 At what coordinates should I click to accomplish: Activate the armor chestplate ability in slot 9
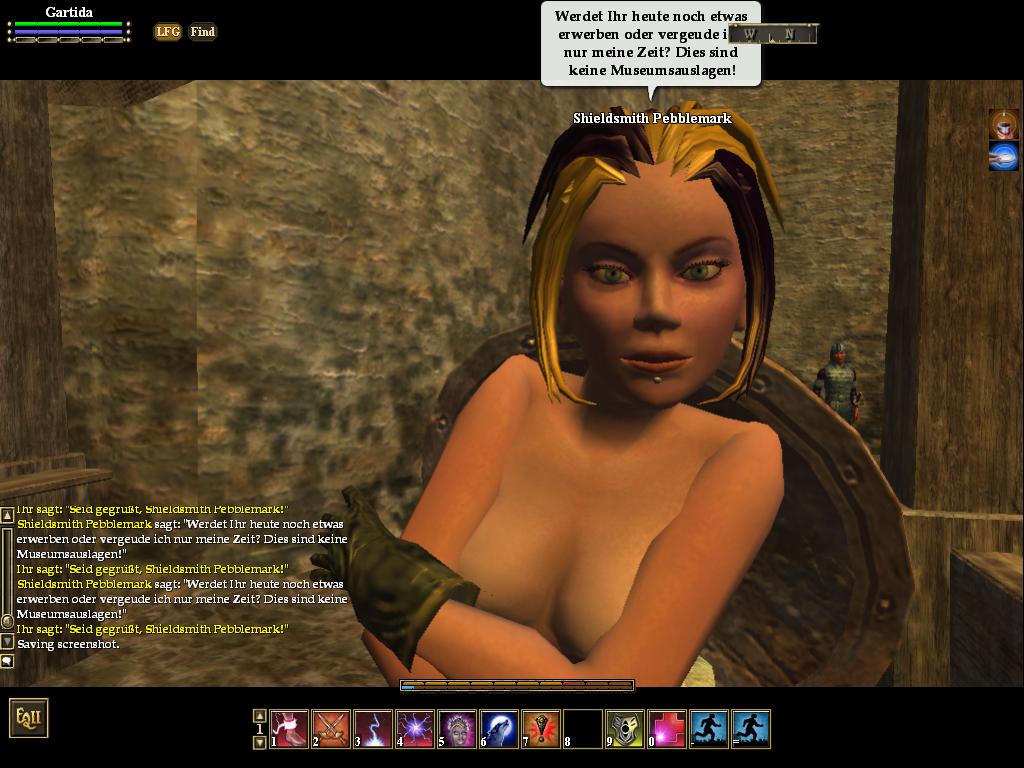(625, 729)
